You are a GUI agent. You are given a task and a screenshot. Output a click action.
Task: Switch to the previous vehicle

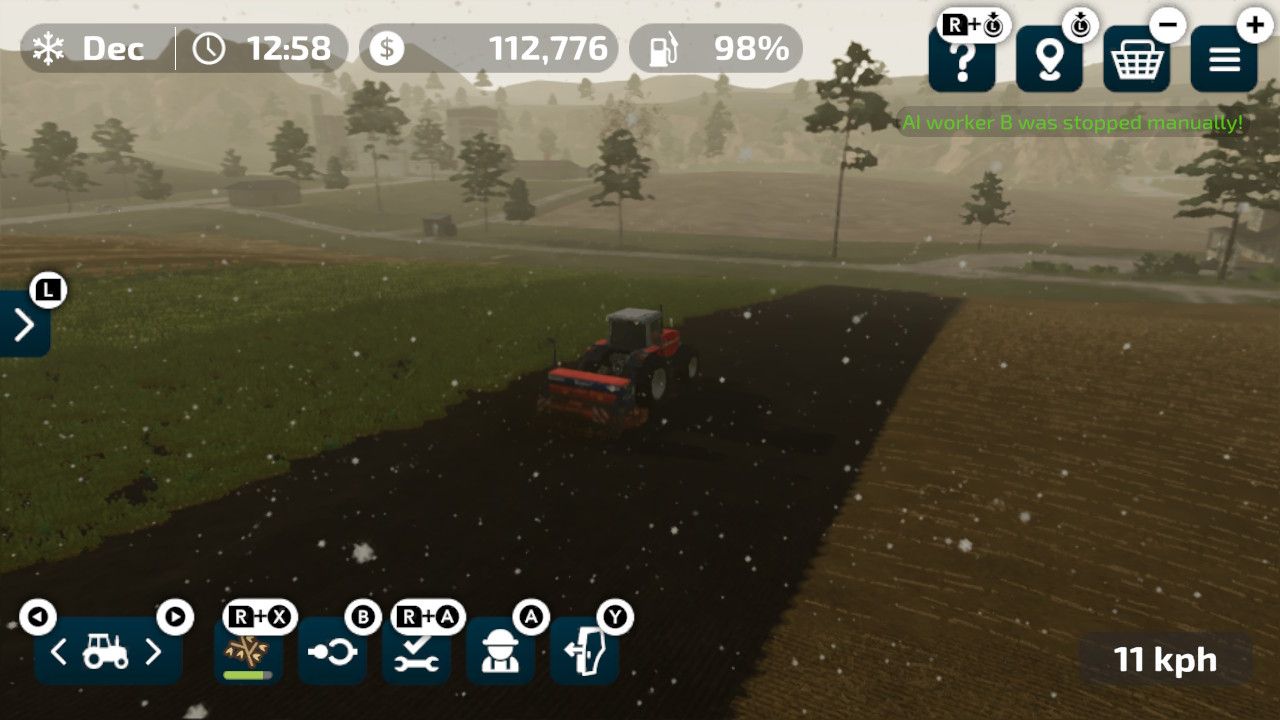click(59, 653)
